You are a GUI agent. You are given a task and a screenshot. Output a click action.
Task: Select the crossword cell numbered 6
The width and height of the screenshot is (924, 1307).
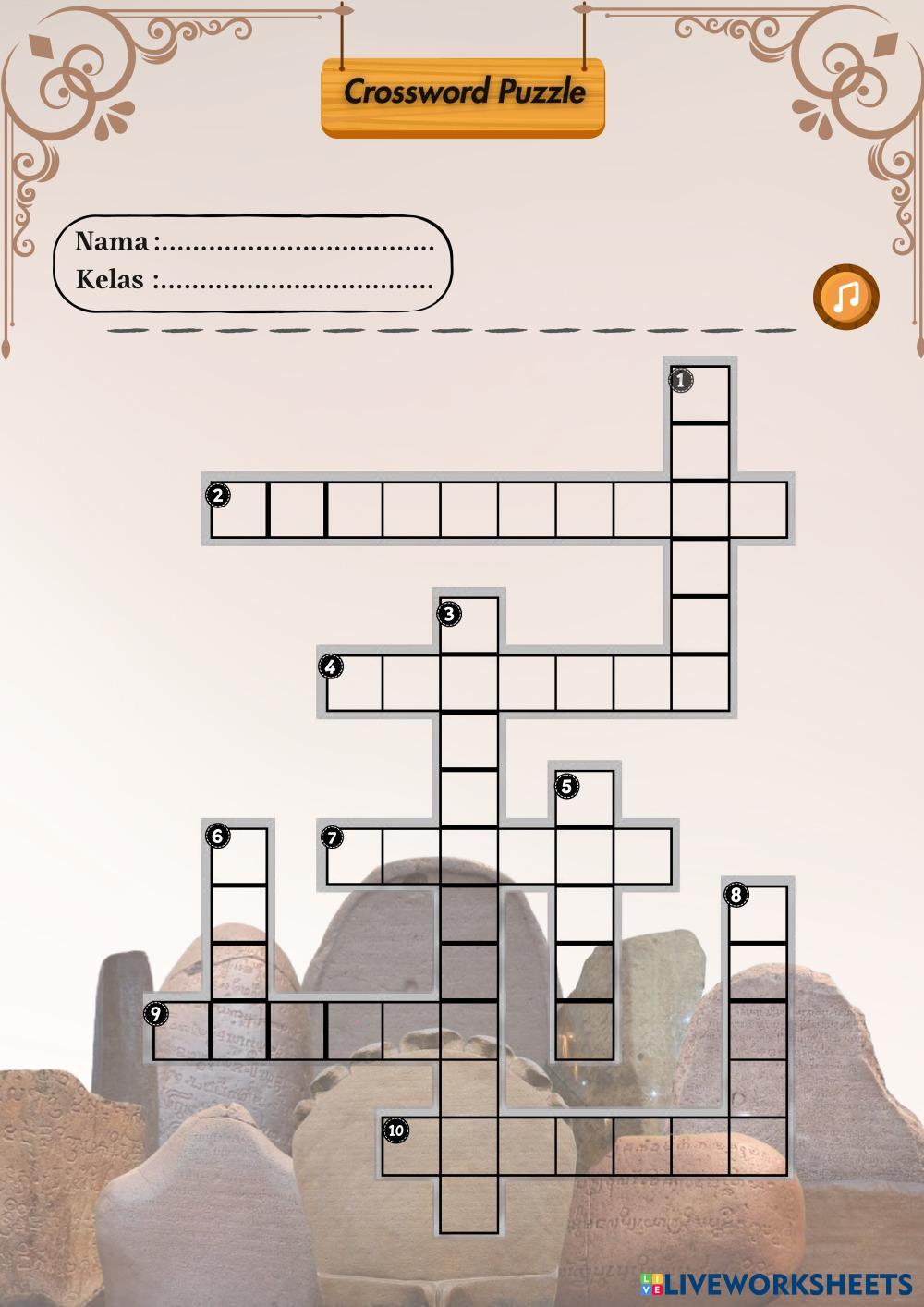[x=238, y=856]
